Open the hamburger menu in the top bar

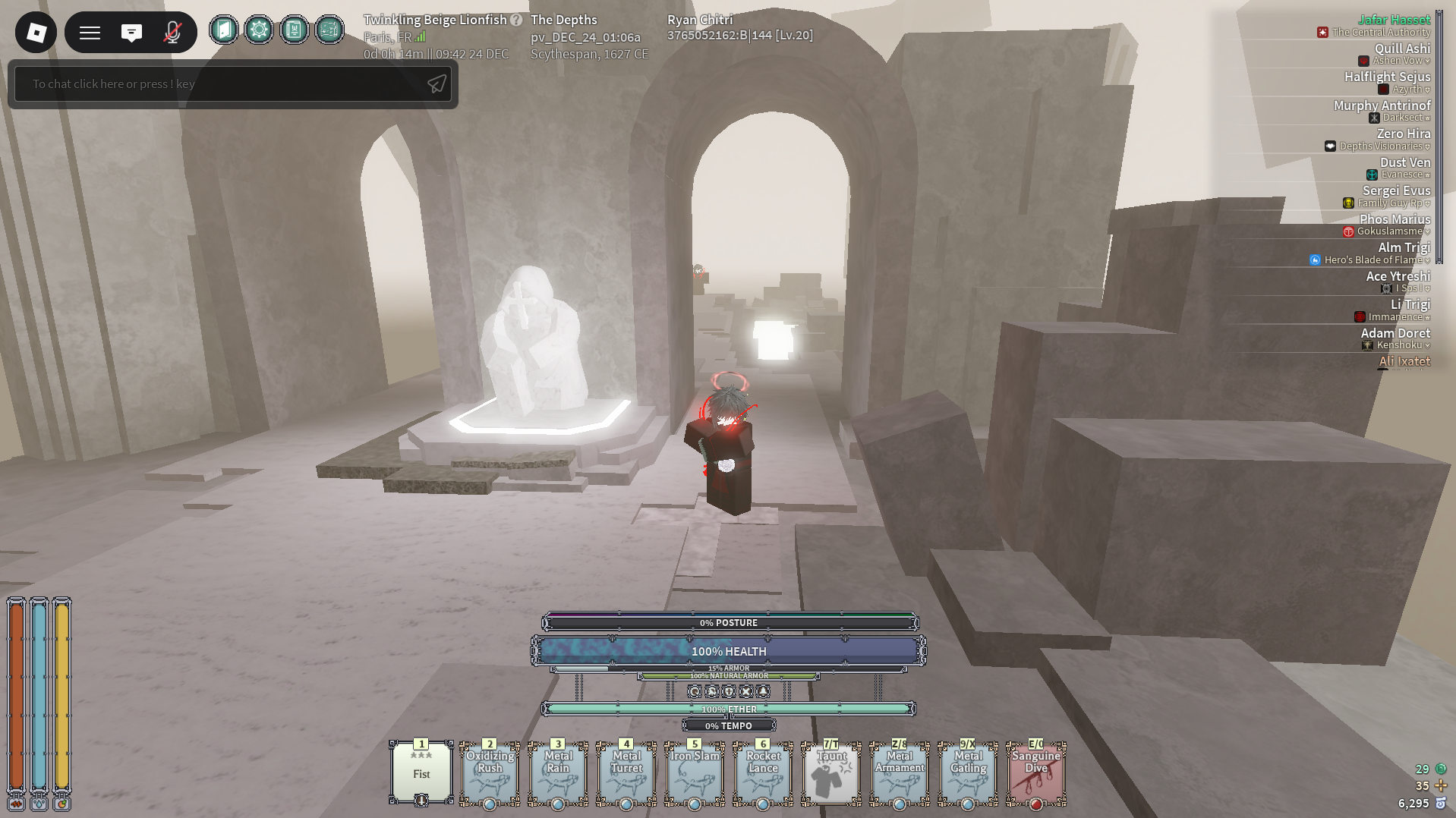(x=90, y=33)
